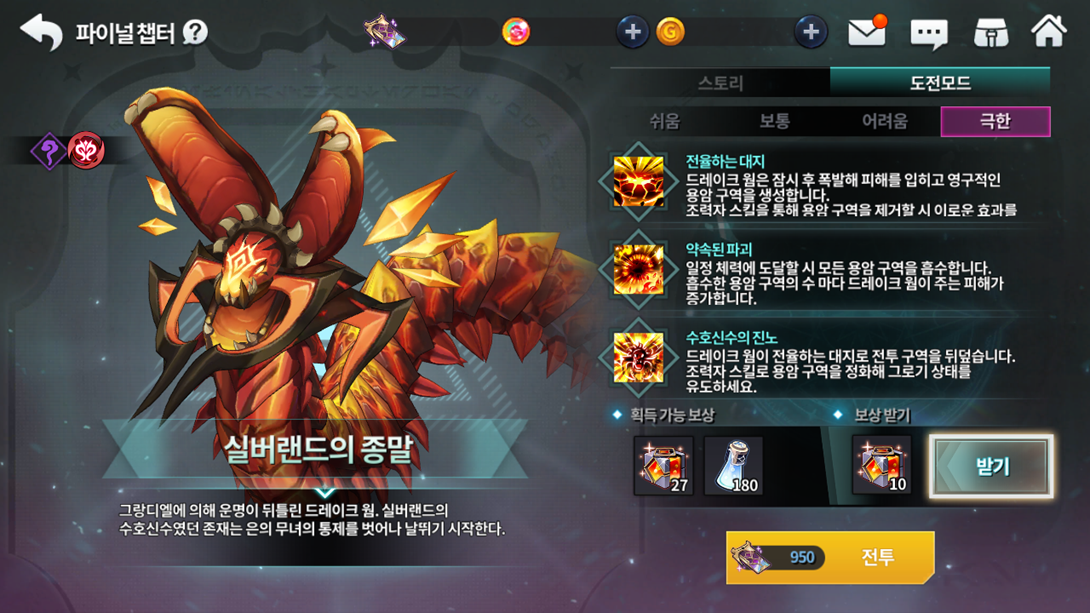This screenshot has width=1090, height=613.
Task: Return to the home screen
Action: click(1049, 32)
